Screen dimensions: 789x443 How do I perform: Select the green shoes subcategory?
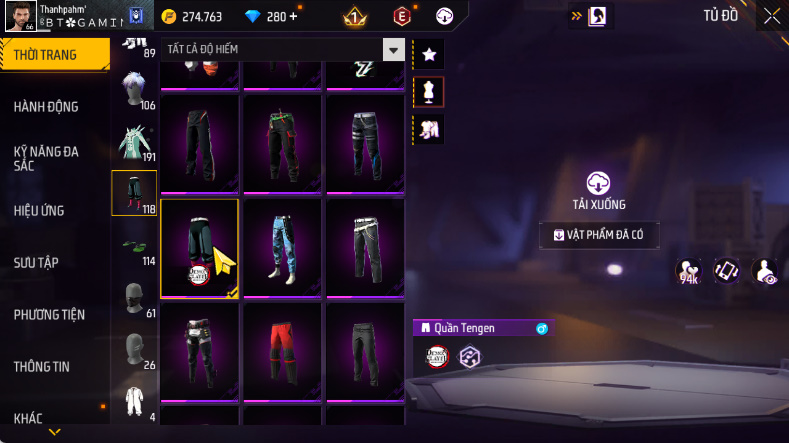133,248
